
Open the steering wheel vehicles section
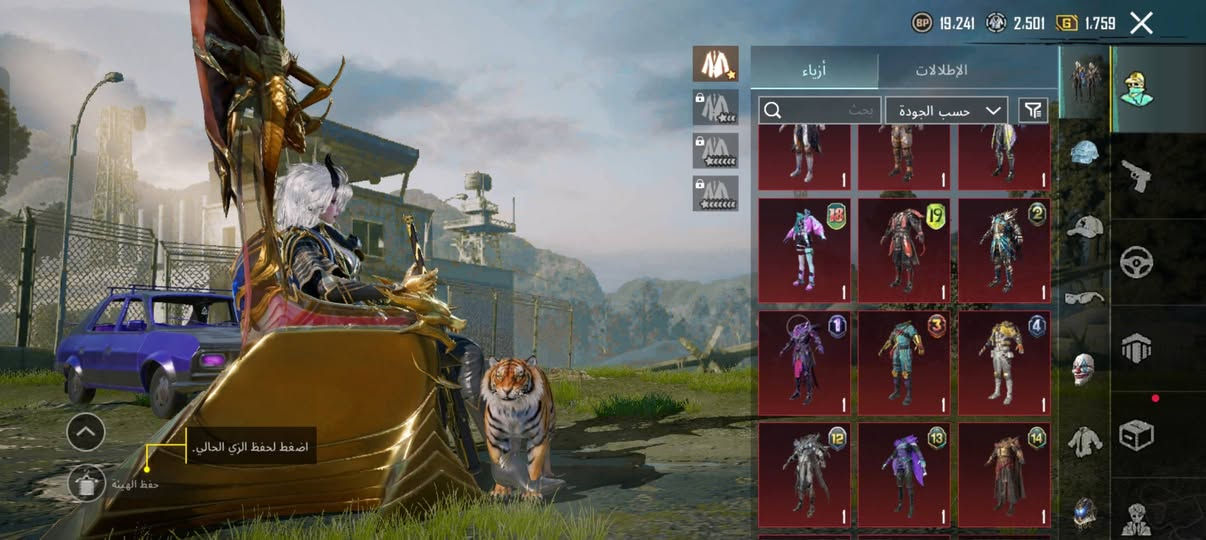click(1136, 262)
